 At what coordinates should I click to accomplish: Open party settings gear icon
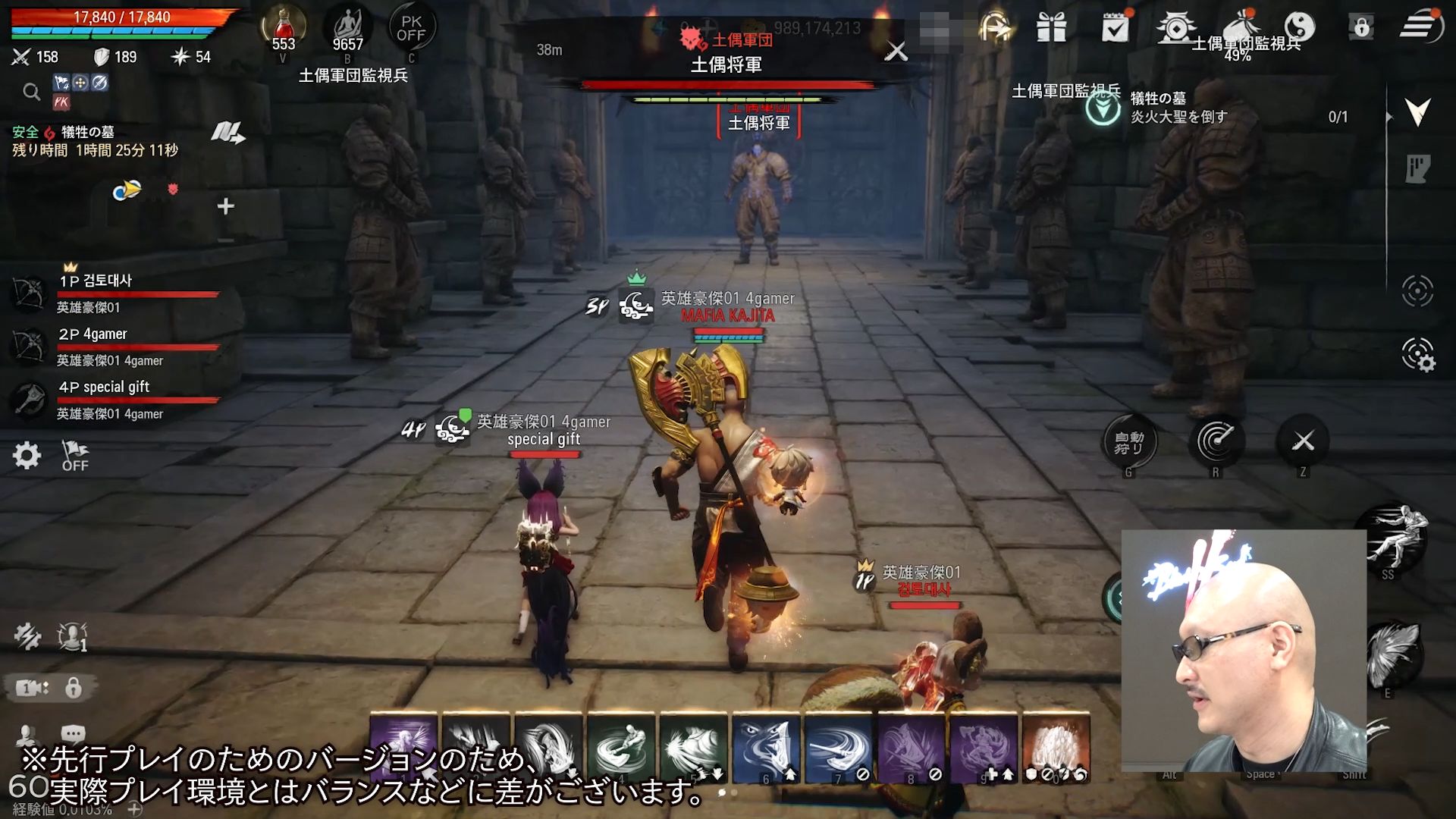[27, 456]
